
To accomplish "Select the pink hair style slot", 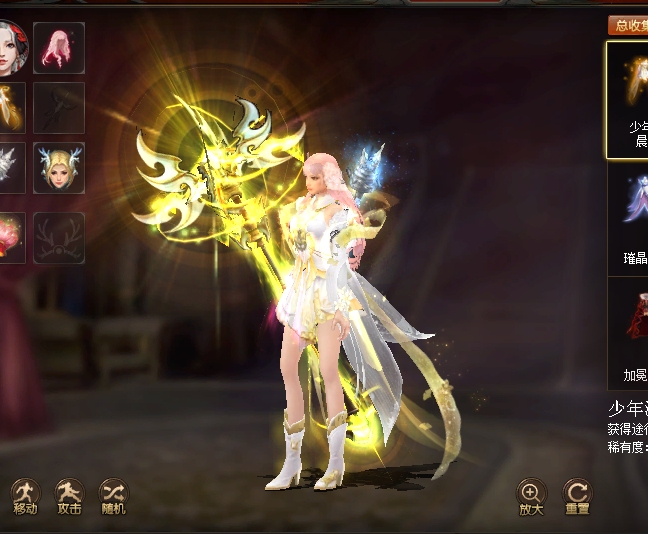I will [x=59, y=47].
